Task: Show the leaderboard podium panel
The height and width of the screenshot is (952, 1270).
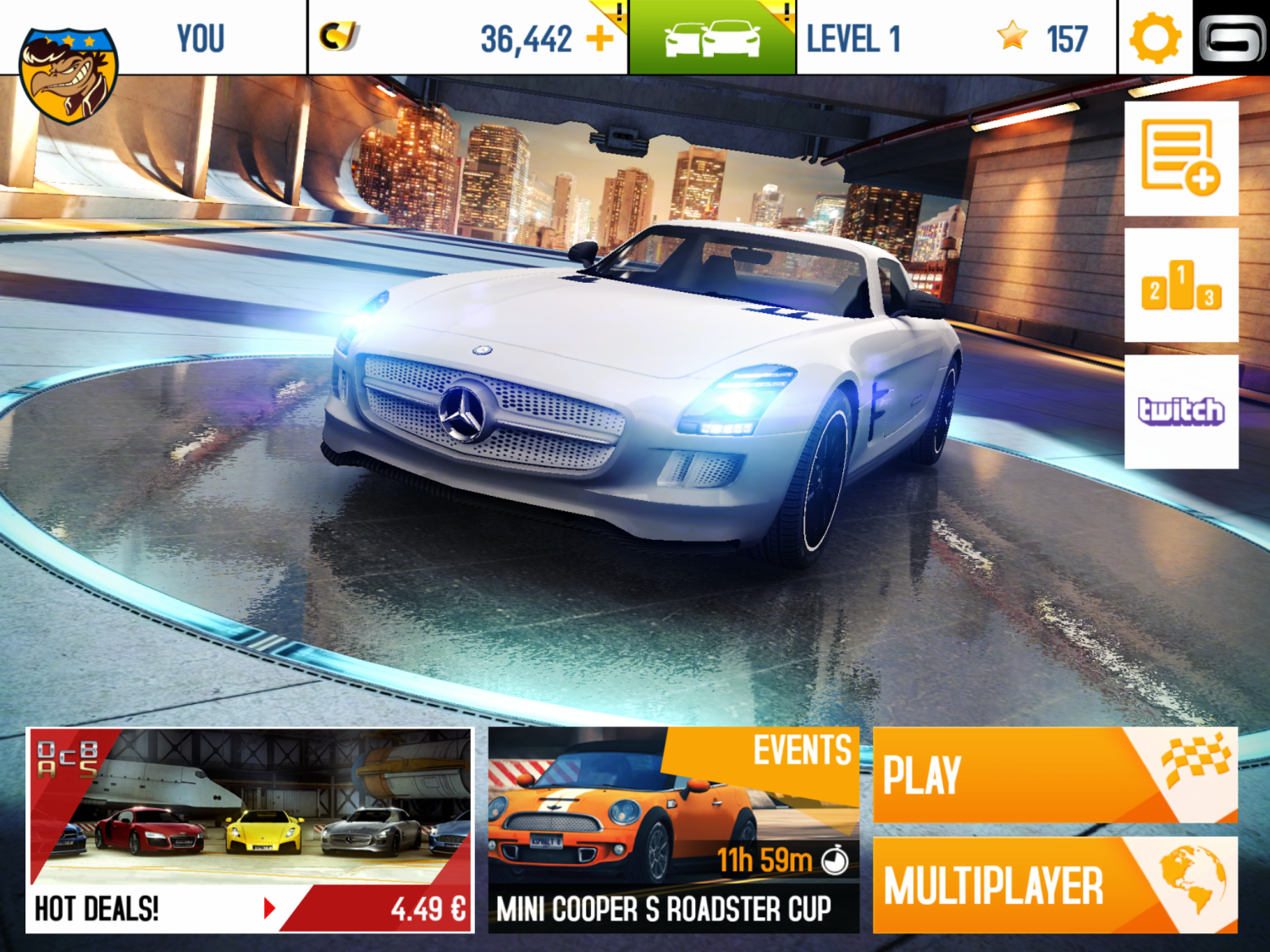Action: coord(1181,285)
